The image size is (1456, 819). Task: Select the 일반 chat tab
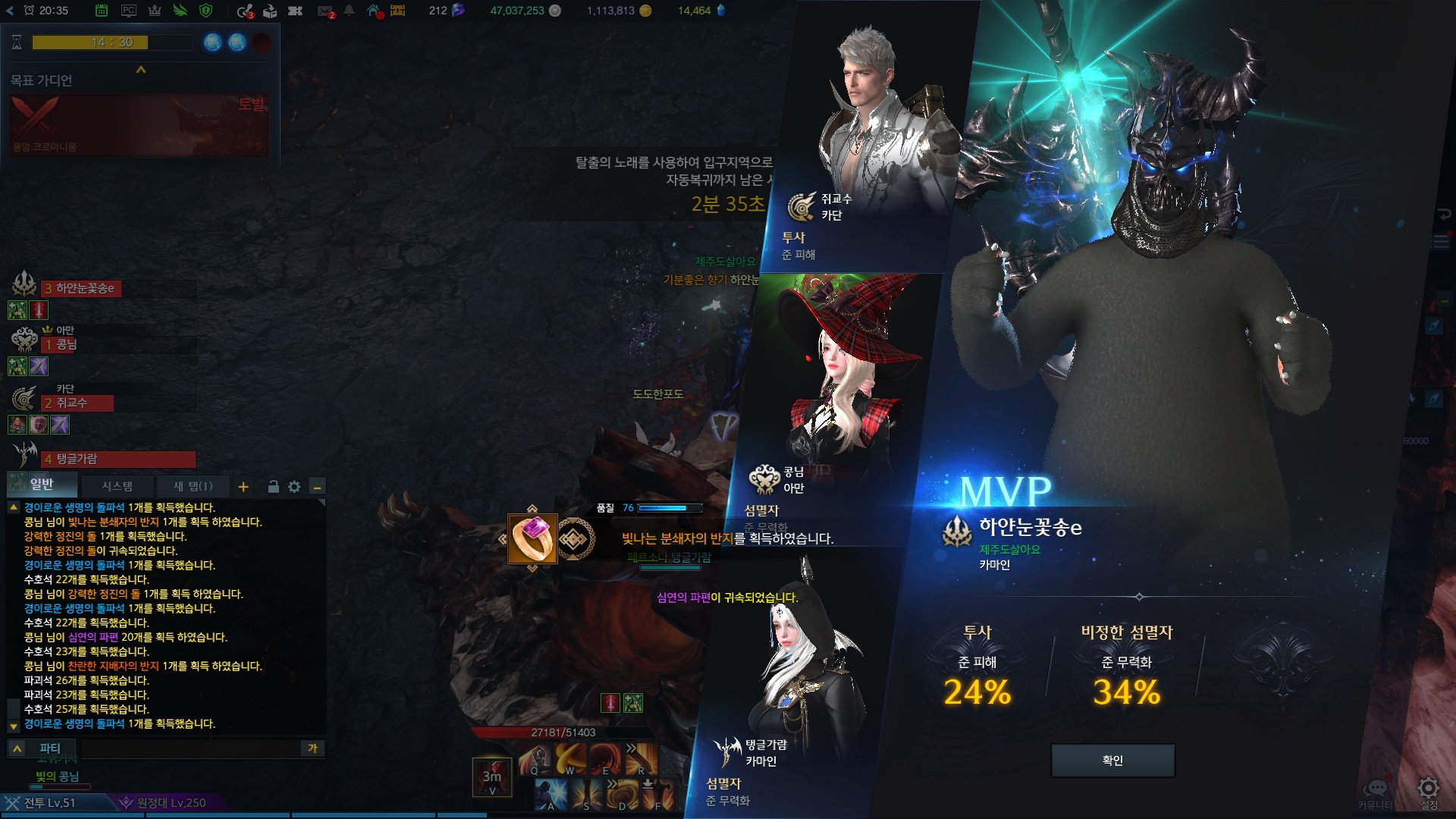[x=42, y=485]
